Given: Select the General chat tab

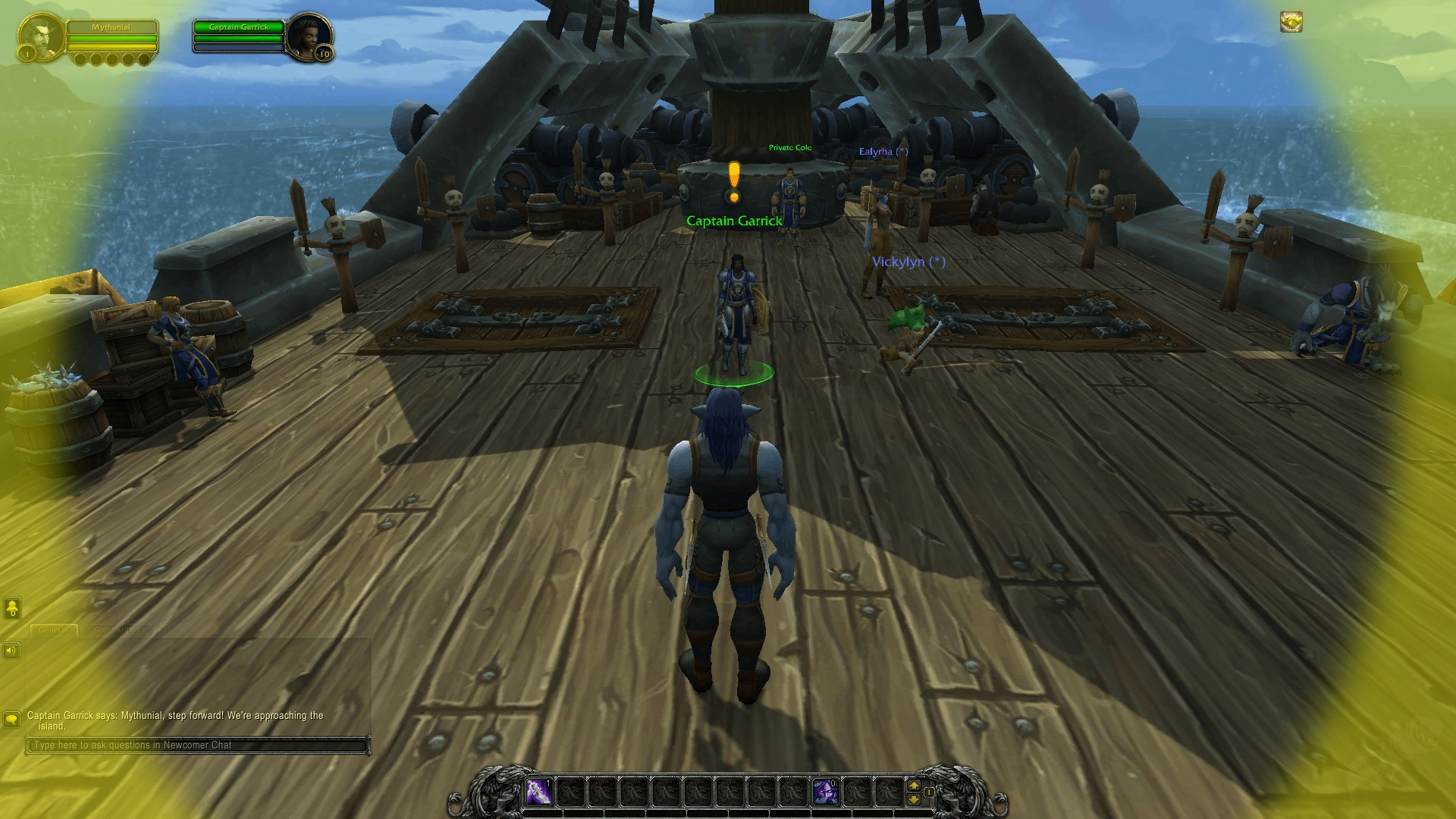Looking at the screenshot, I should (x=54, y=630).
